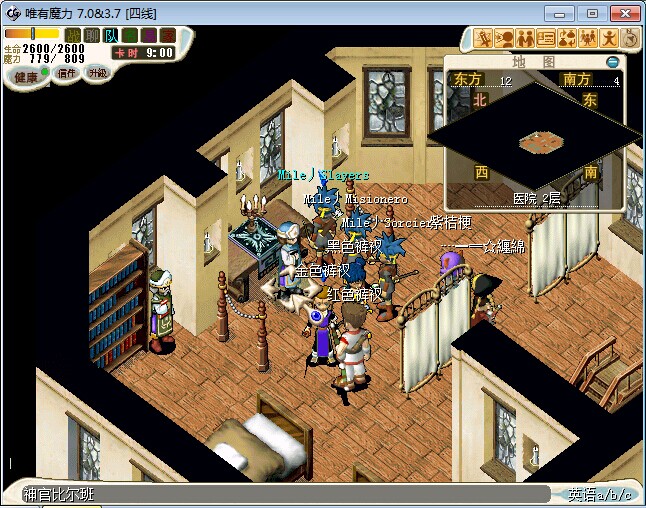Click the jumping figure action icon
This screenshot has height=508, width=646.
point(609,39)
